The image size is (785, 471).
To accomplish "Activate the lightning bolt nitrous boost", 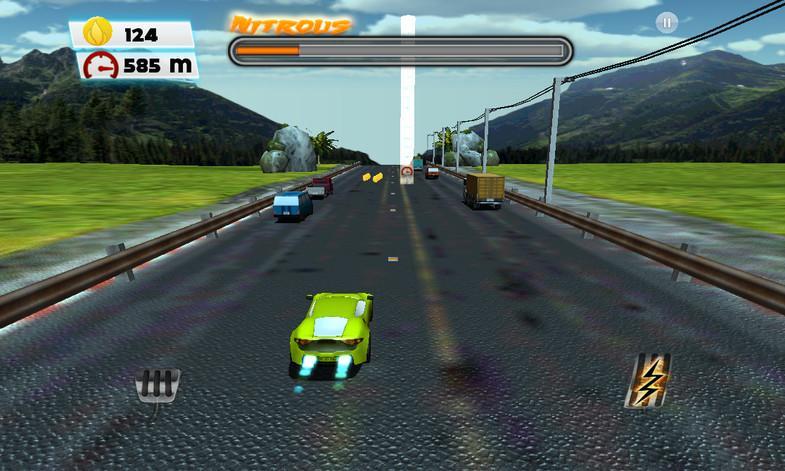I will point(646,379).
